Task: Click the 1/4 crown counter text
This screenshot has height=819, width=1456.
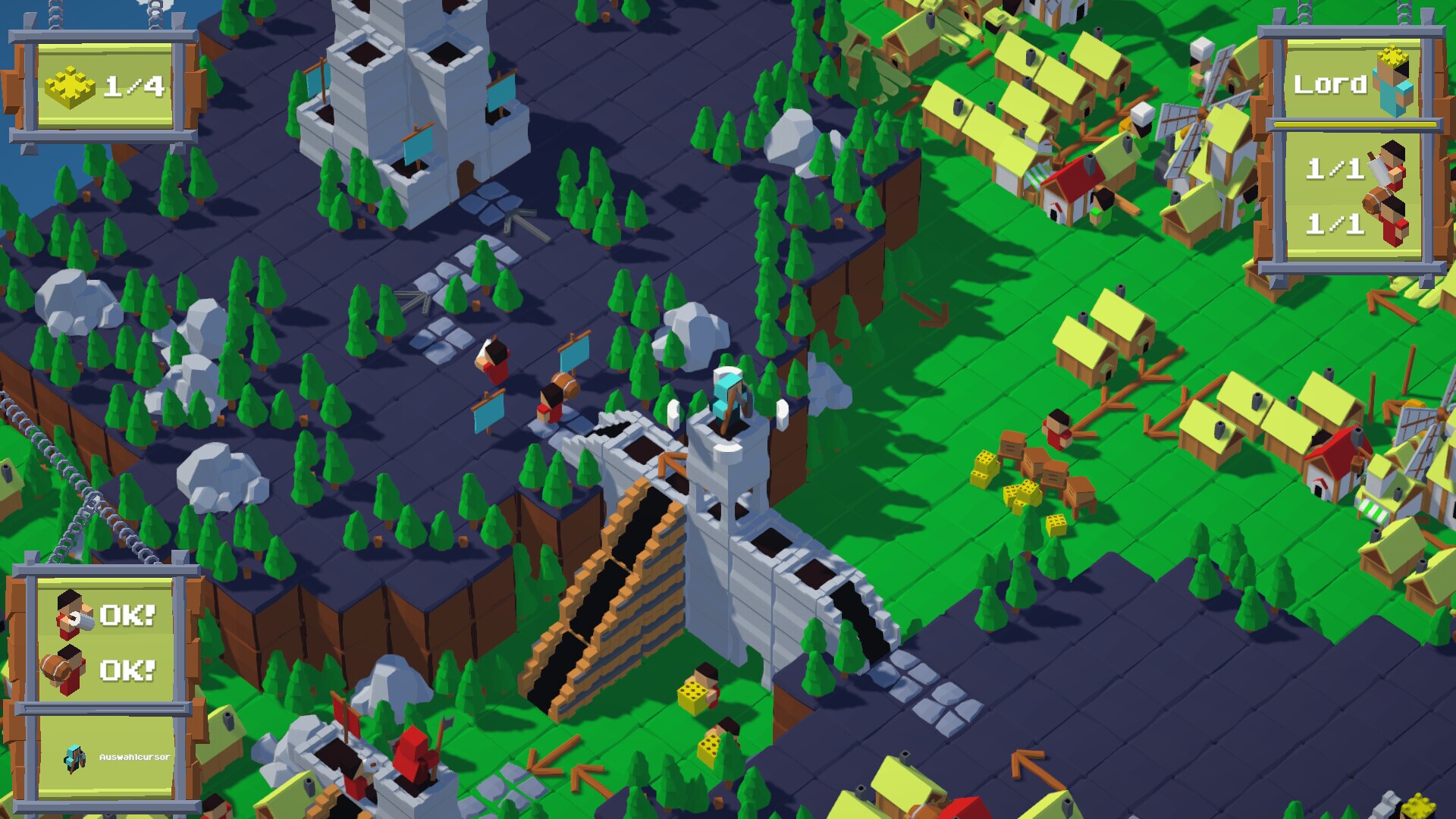Action: pos(133,86)
